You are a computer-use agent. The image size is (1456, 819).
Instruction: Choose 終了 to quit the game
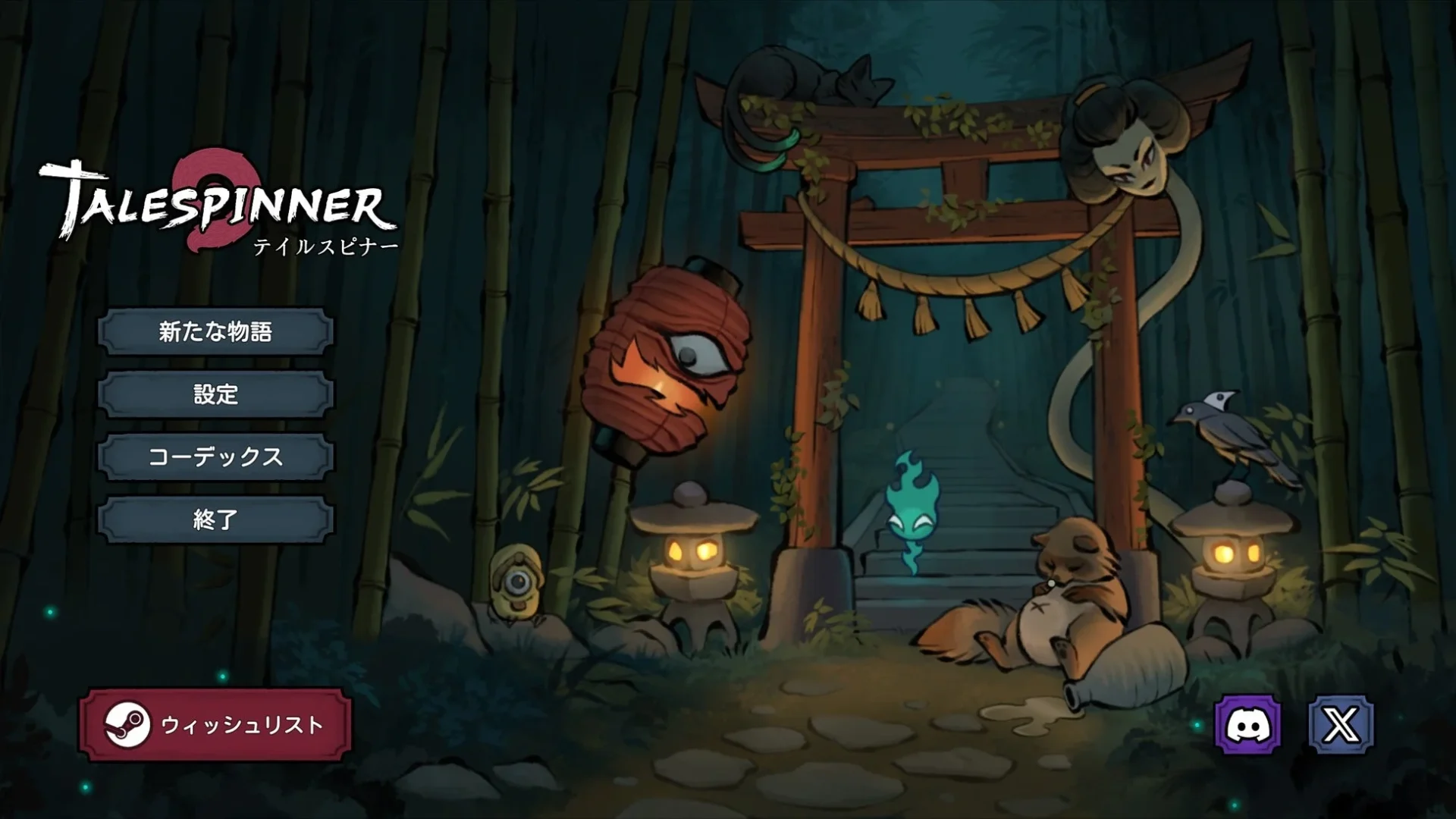coord(215,519)
